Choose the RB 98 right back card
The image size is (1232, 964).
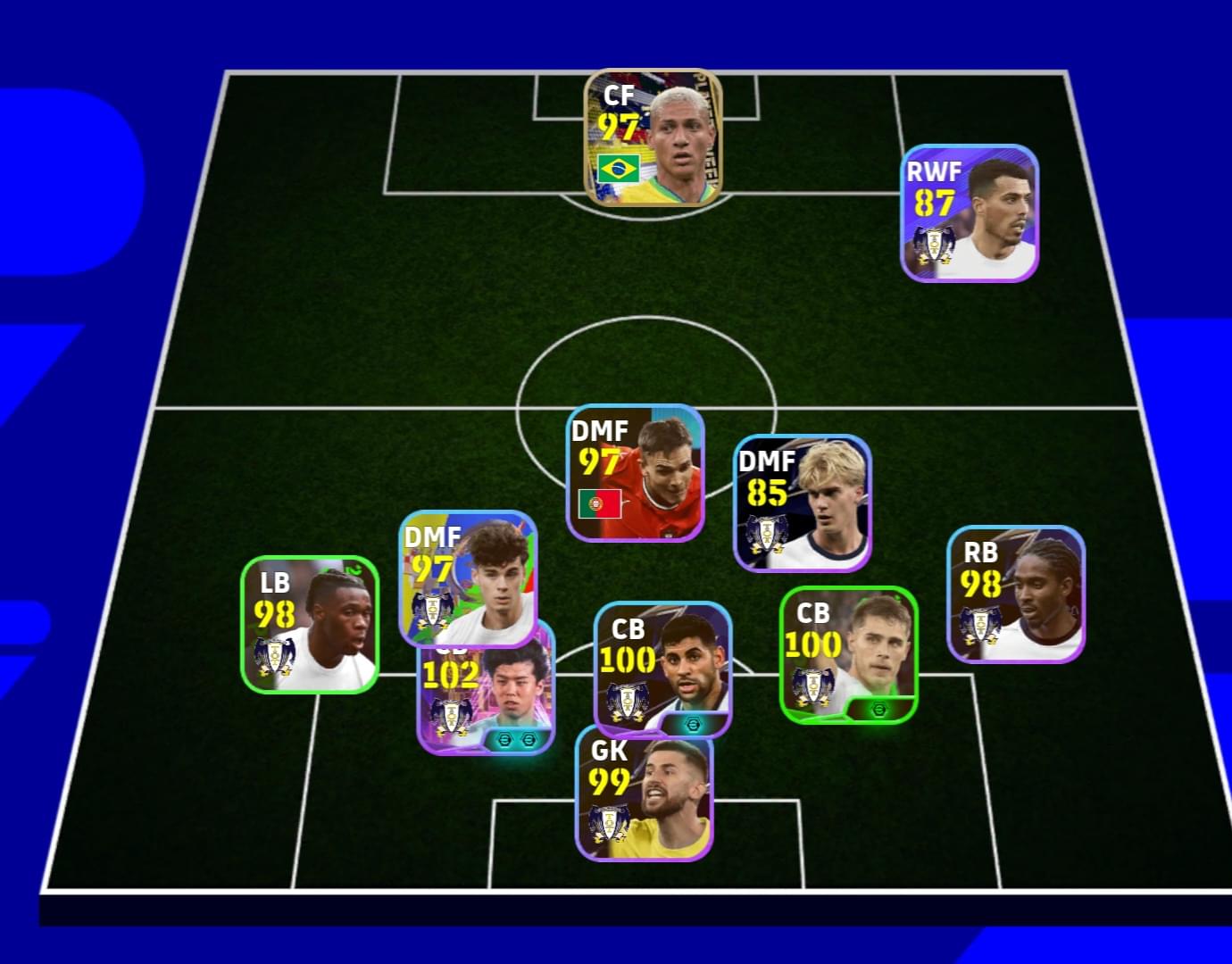coord(1015,594)
